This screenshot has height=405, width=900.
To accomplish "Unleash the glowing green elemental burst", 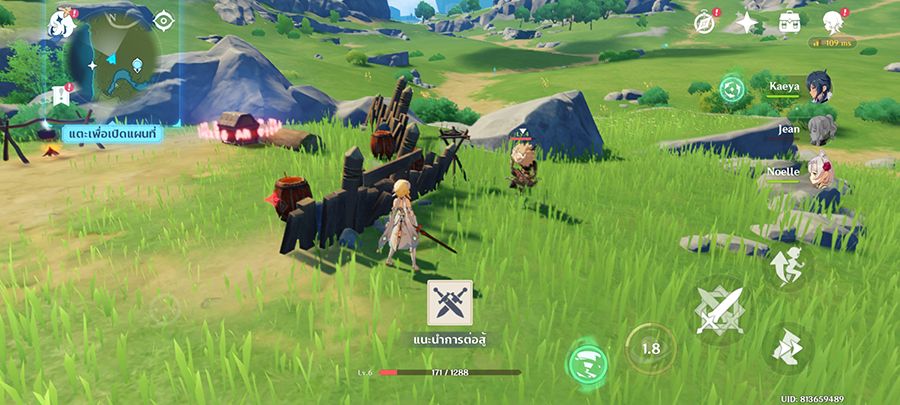I will 587,363.
